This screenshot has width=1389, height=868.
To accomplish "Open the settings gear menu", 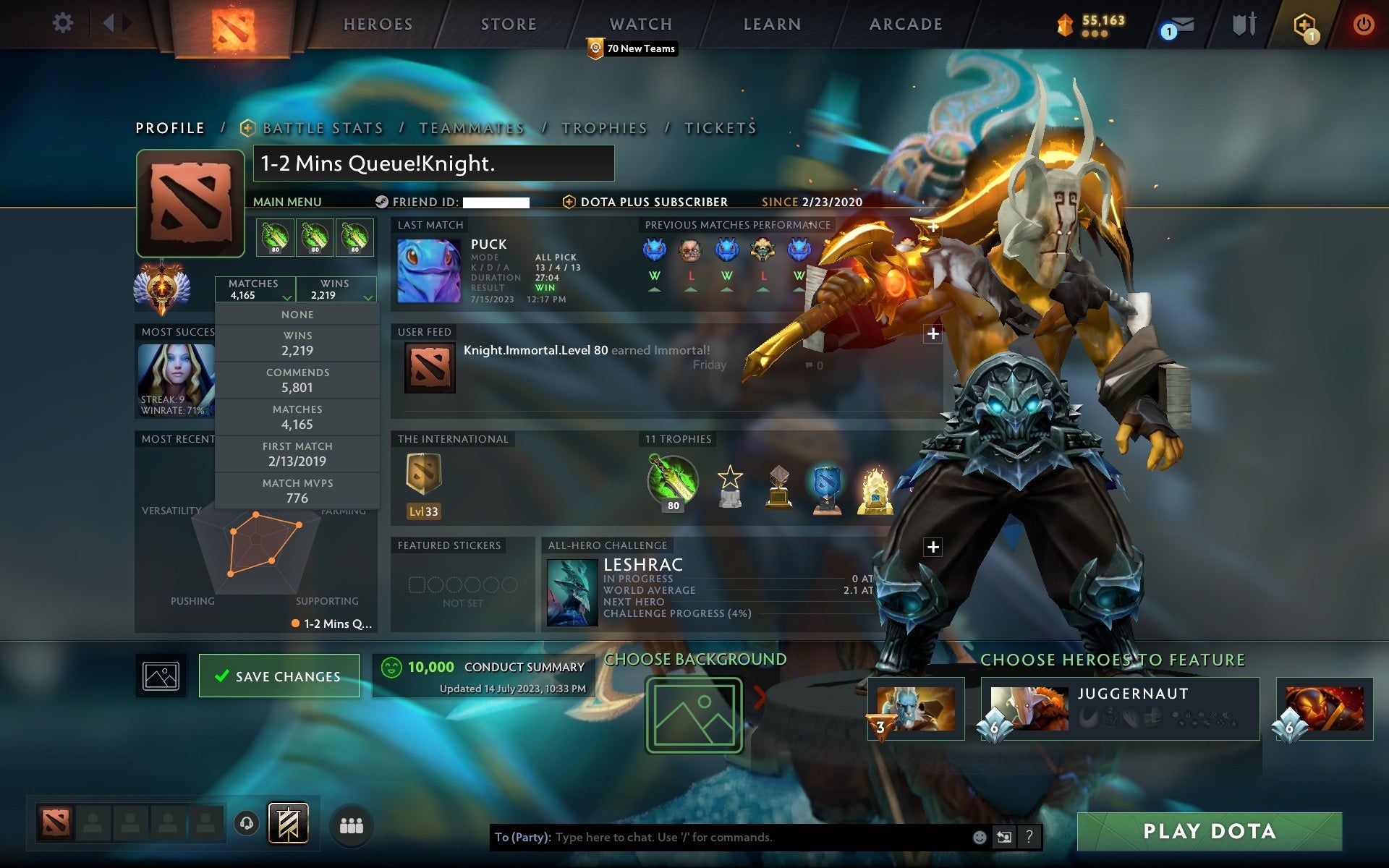I will [64, 23].
